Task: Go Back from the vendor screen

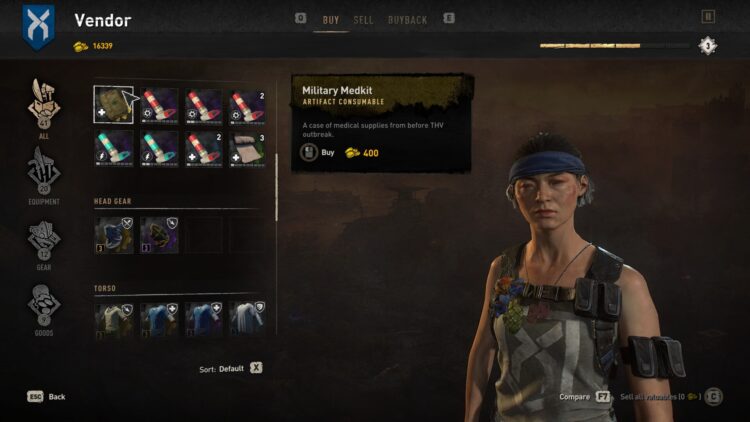Action: click(x=47, y=397)
